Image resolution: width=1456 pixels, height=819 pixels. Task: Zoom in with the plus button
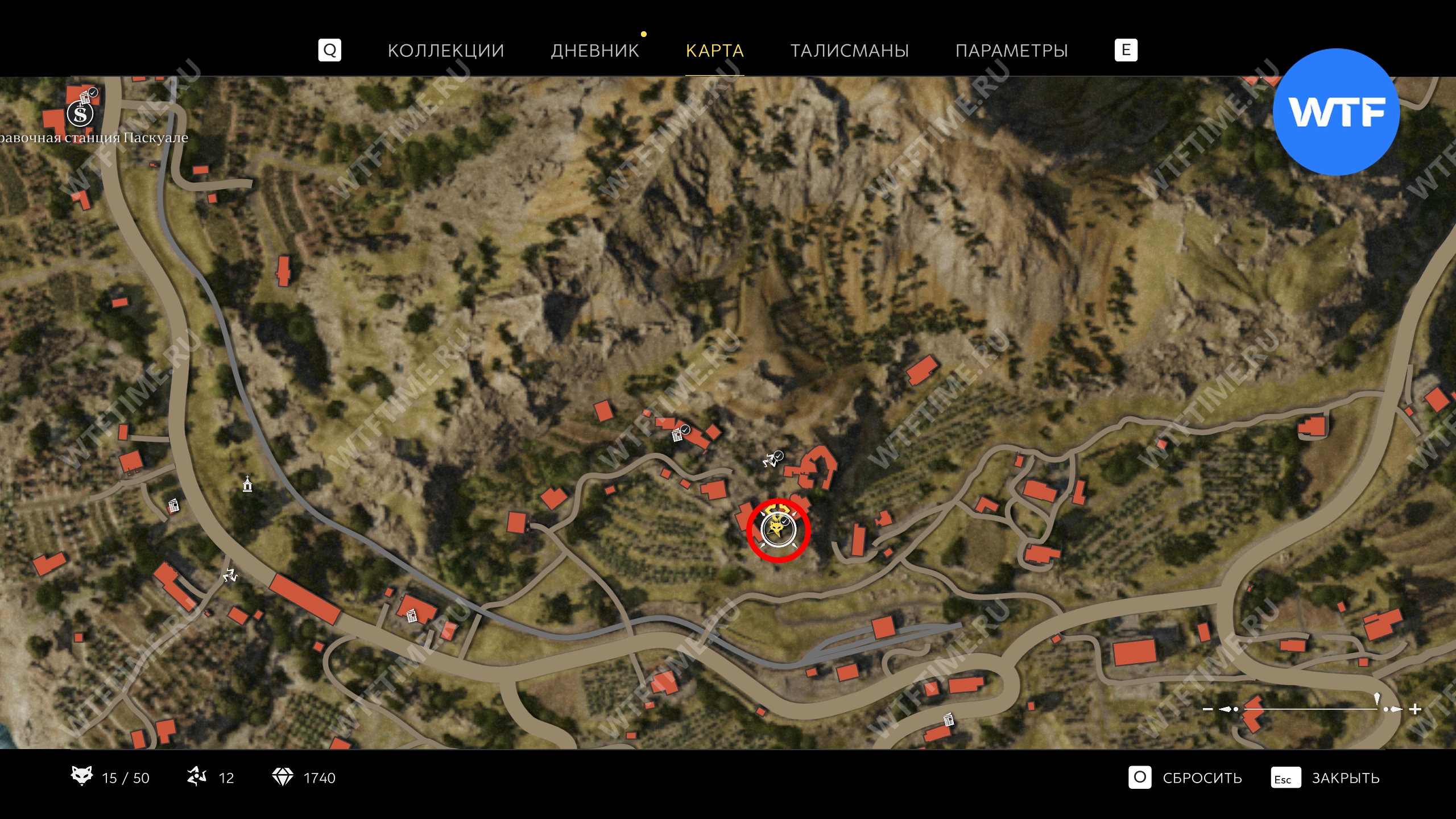click(x=1416, y=709)
